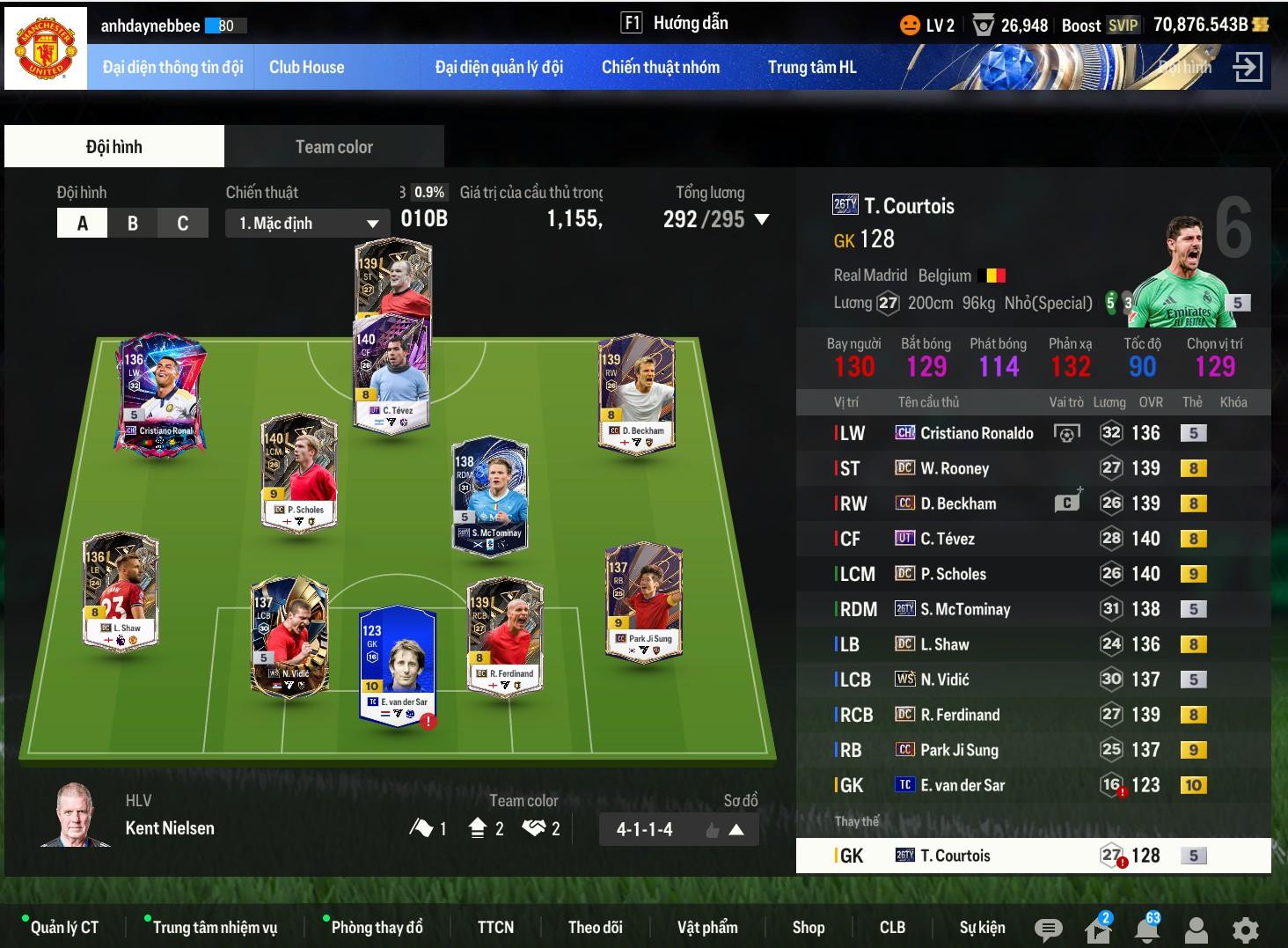The image size is (1288, 948).
Task: Open the notifications bell icon
Action: click(x=1146, y=930)
